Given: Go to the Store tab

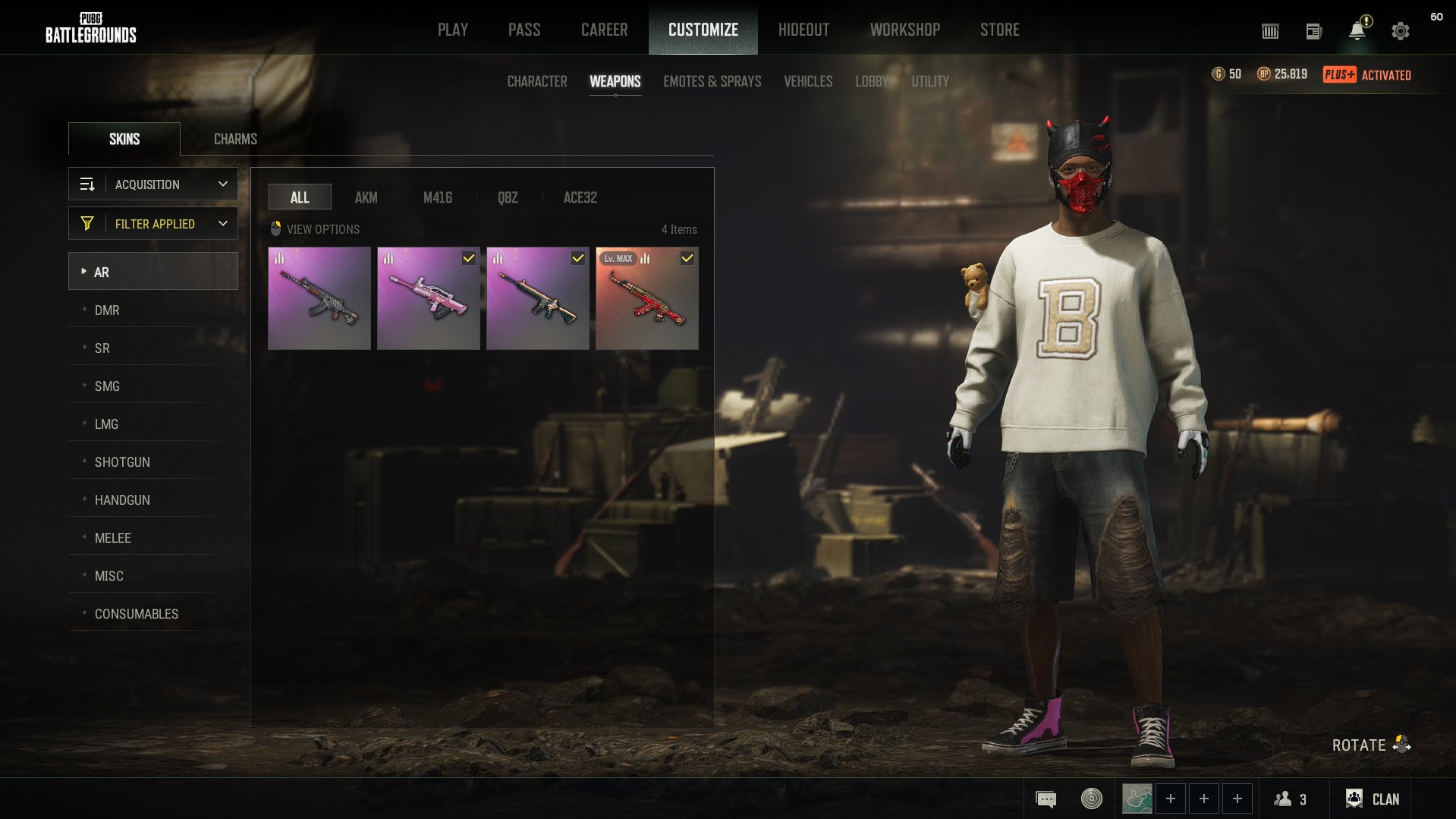Looking at the screenshot, I should (x=999, y=30).
